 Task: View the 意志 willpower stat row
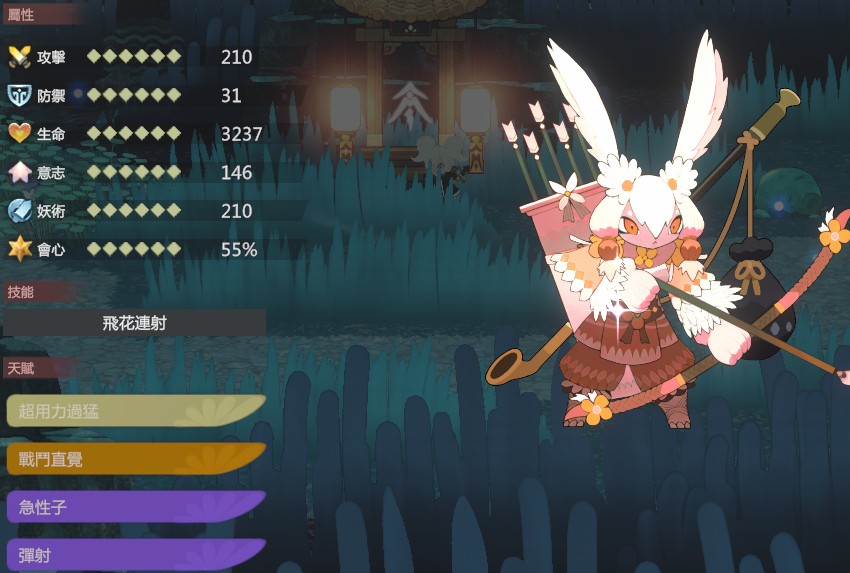click(135, 172)
